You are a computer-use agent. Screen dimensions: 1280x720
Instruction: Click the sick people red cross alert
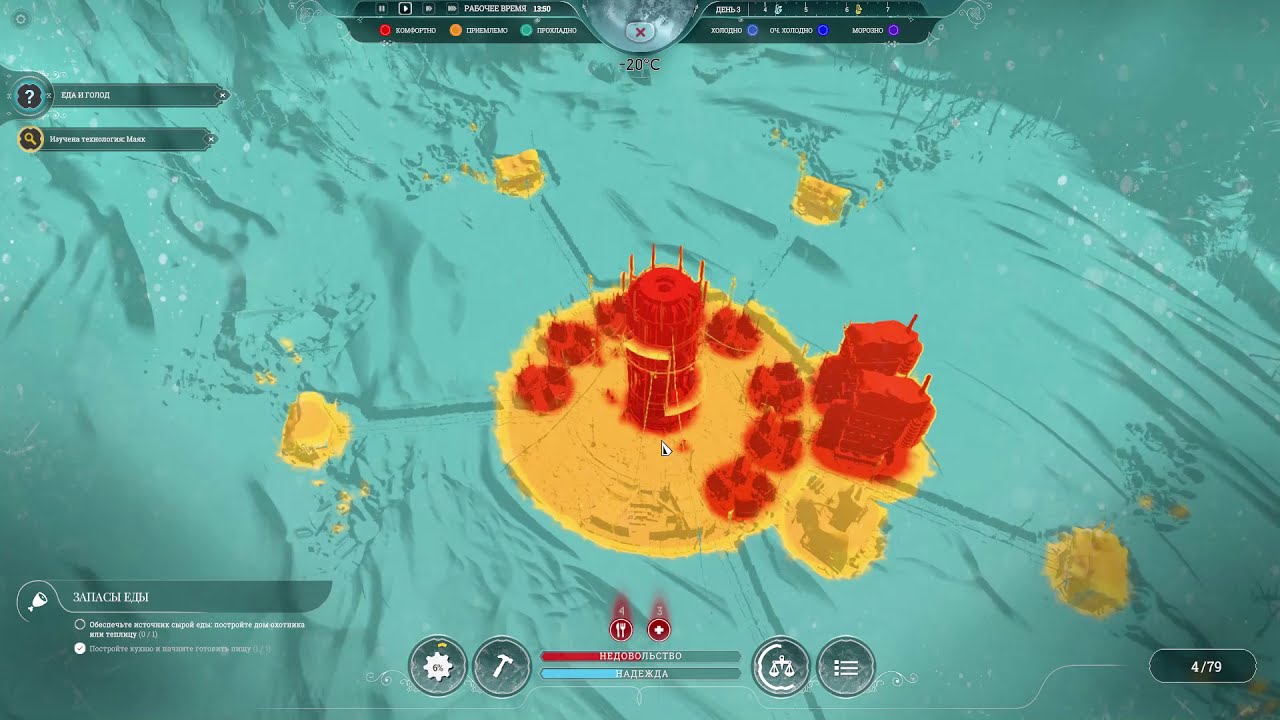659,629
